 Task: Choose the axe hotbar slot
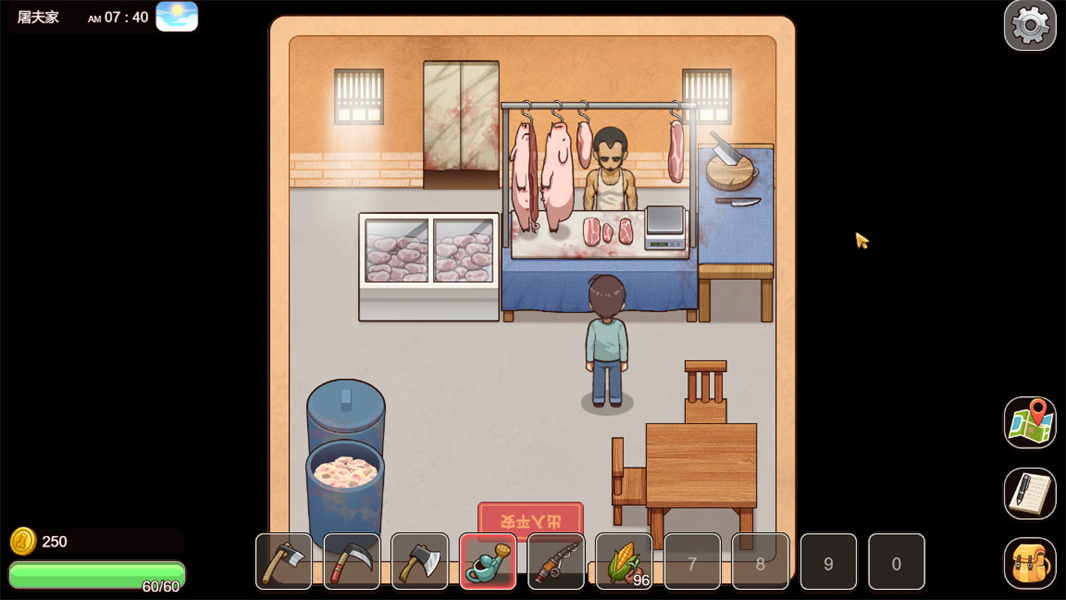coord(420,561)
